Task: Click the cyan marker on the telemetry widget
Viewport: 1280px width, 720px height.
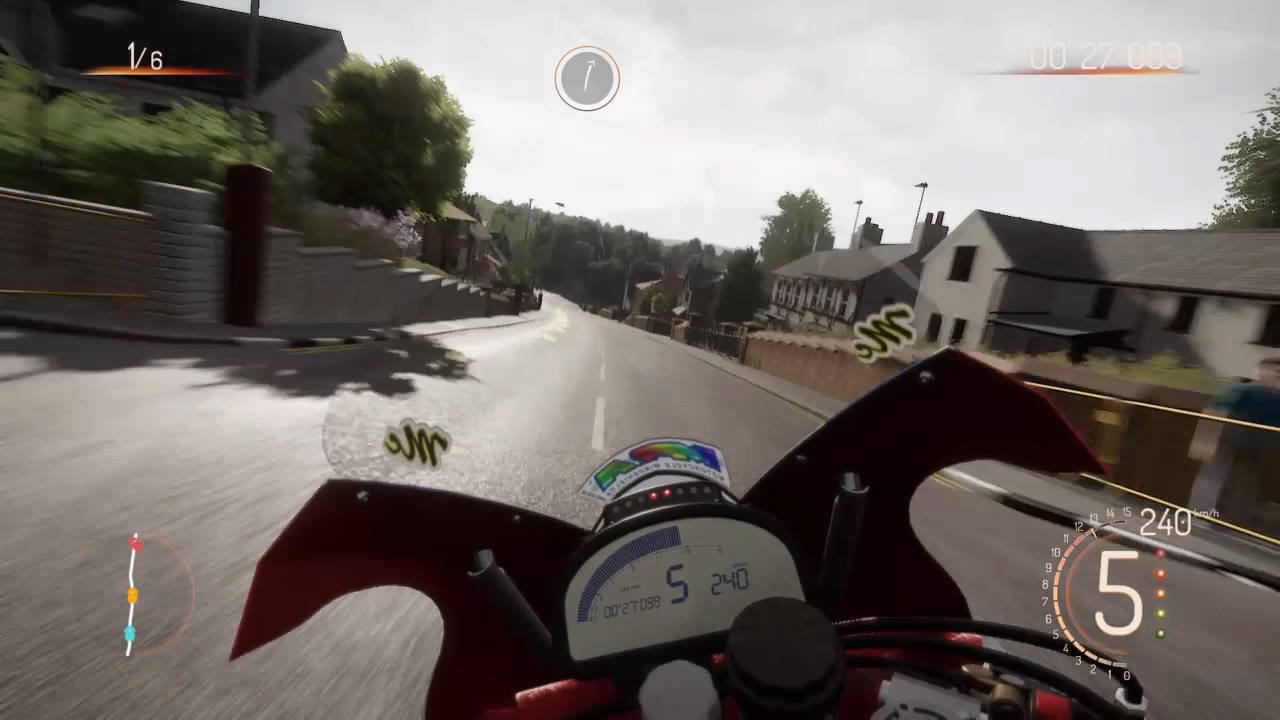Action: [x=130, y=632]
